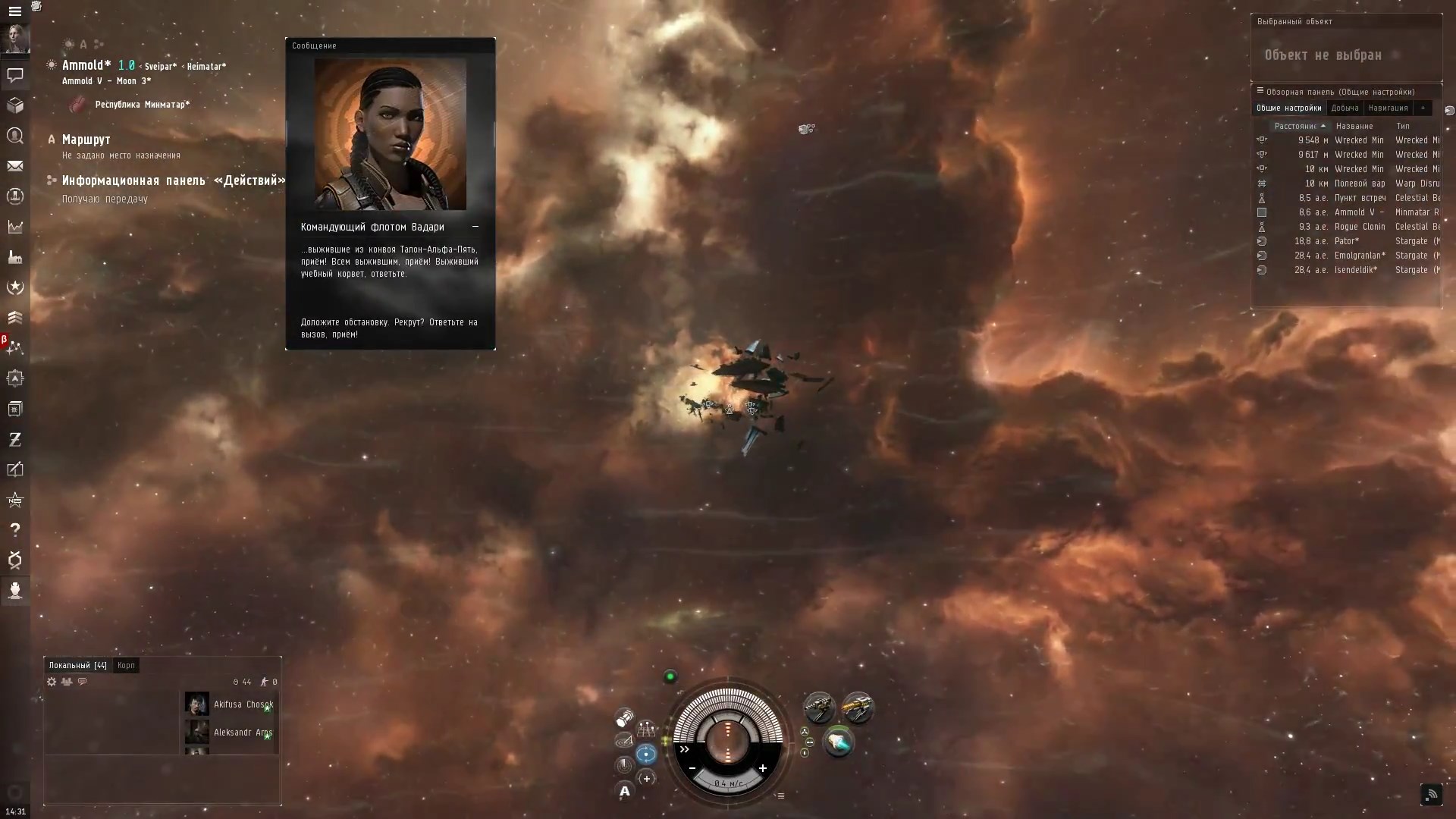
Task: Click the Расстояние column sort arrow
Action: pos(1321,126)
